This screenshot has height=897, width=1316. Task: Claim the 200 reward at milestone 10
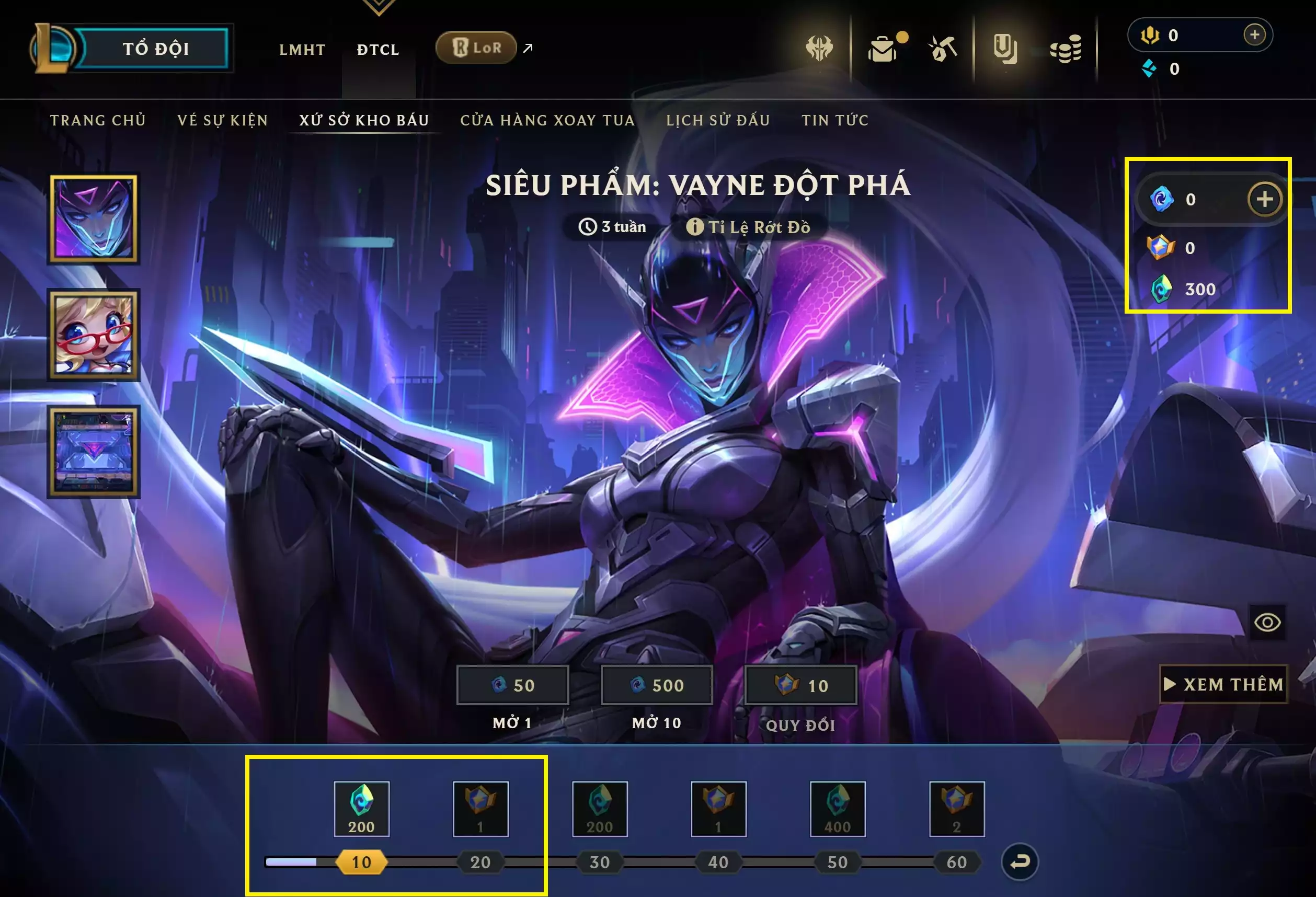tap(361, 809)
